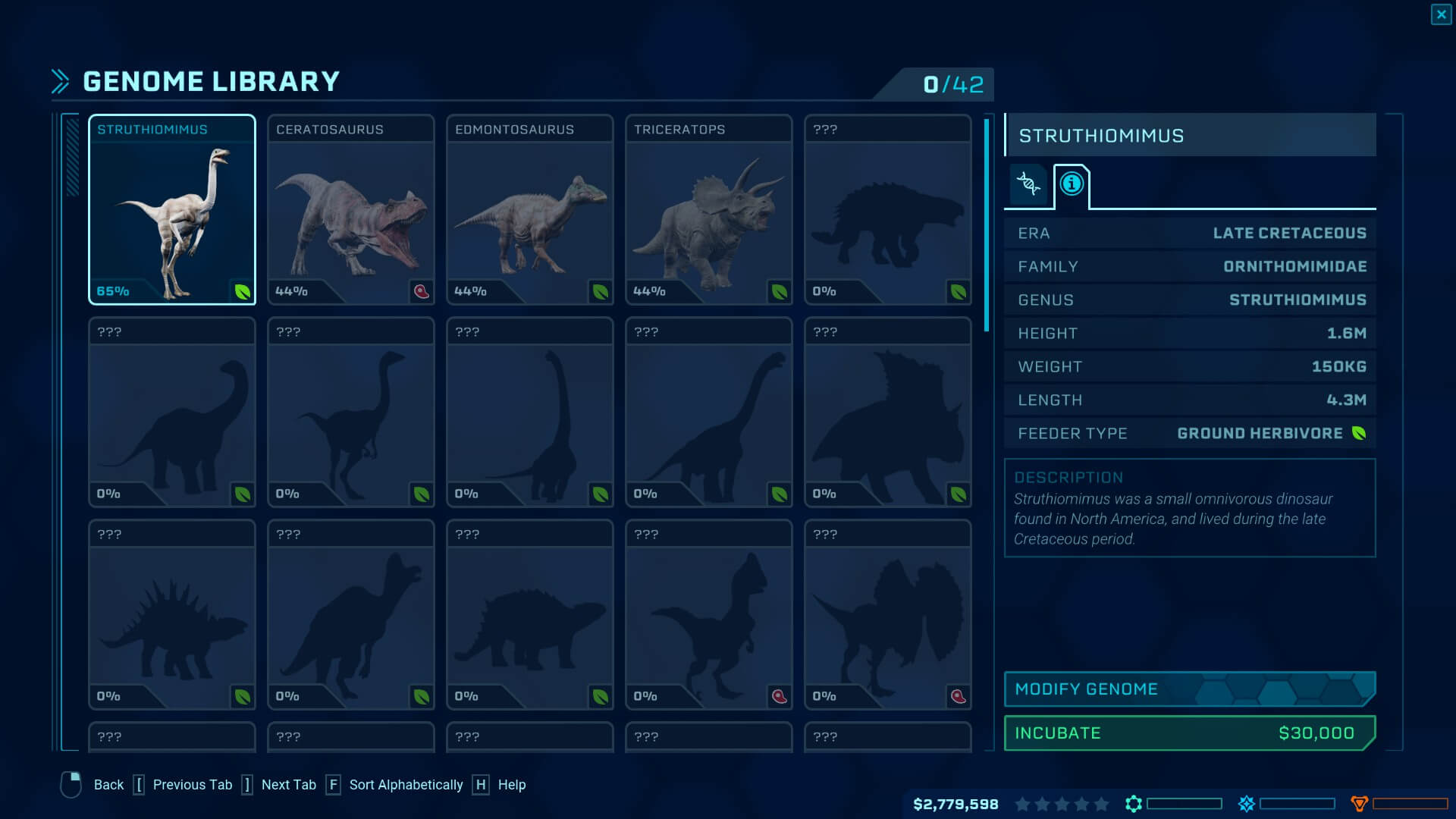Image resolution: width=1456 pixels, height=819 pixels.
Task: Select the Triceratops genome card
Action: (x=709, y=210)
